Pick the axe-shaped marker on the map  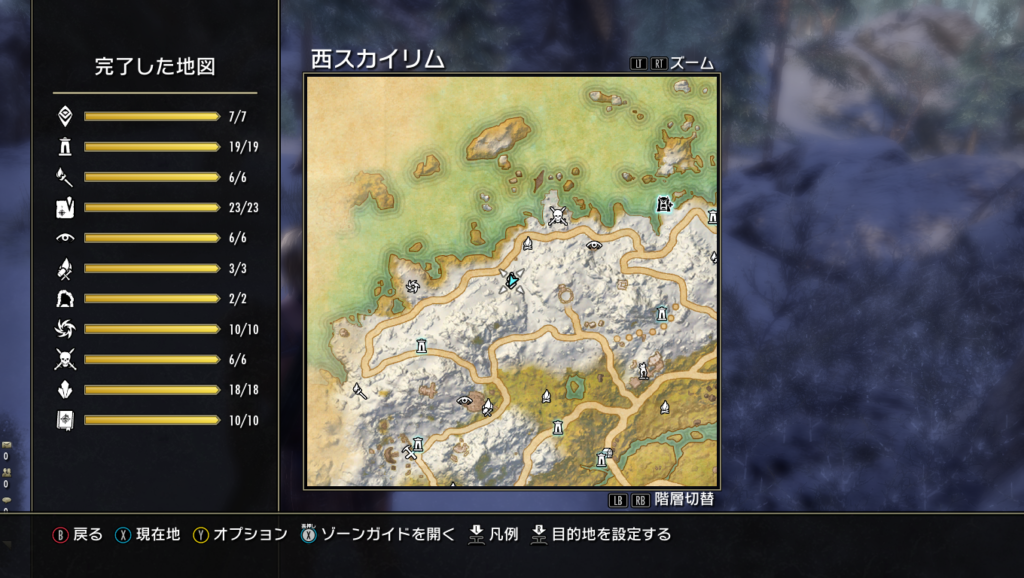(360, 391)
